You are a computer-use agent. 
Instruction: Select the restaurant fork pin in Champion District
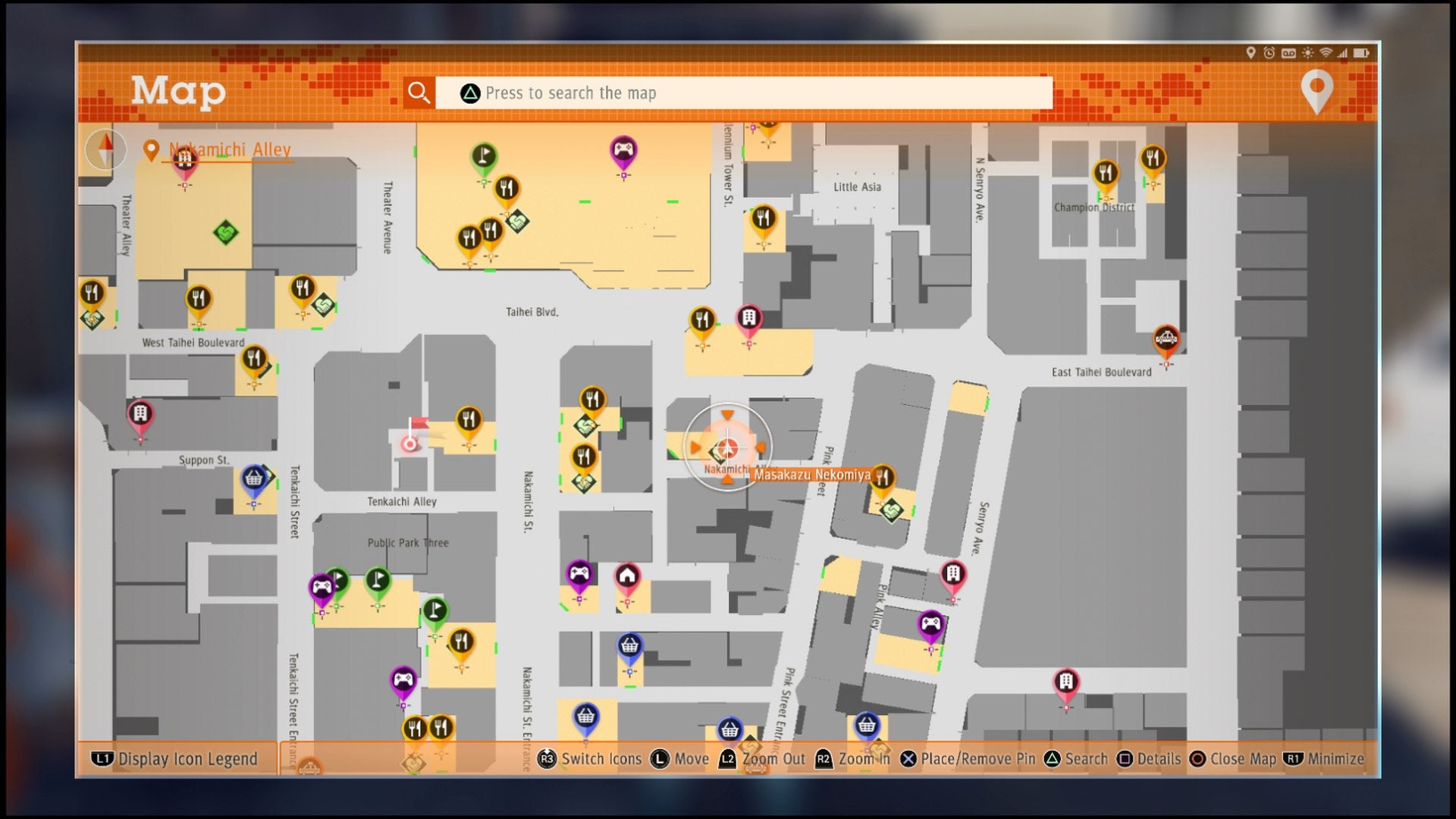pos(1106,173)
